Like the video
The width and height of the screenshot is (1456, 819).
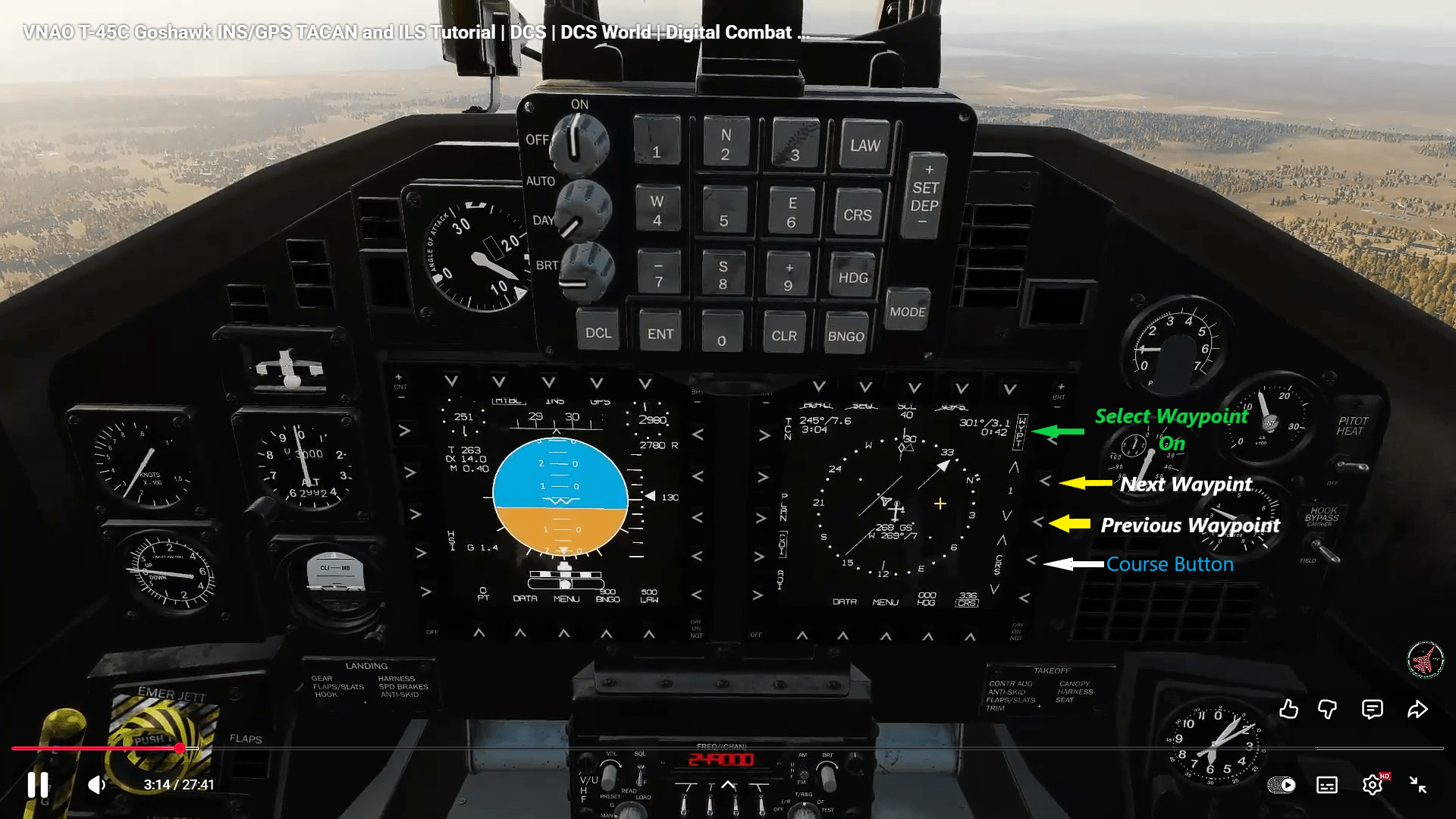click(x=1288, y=710)
